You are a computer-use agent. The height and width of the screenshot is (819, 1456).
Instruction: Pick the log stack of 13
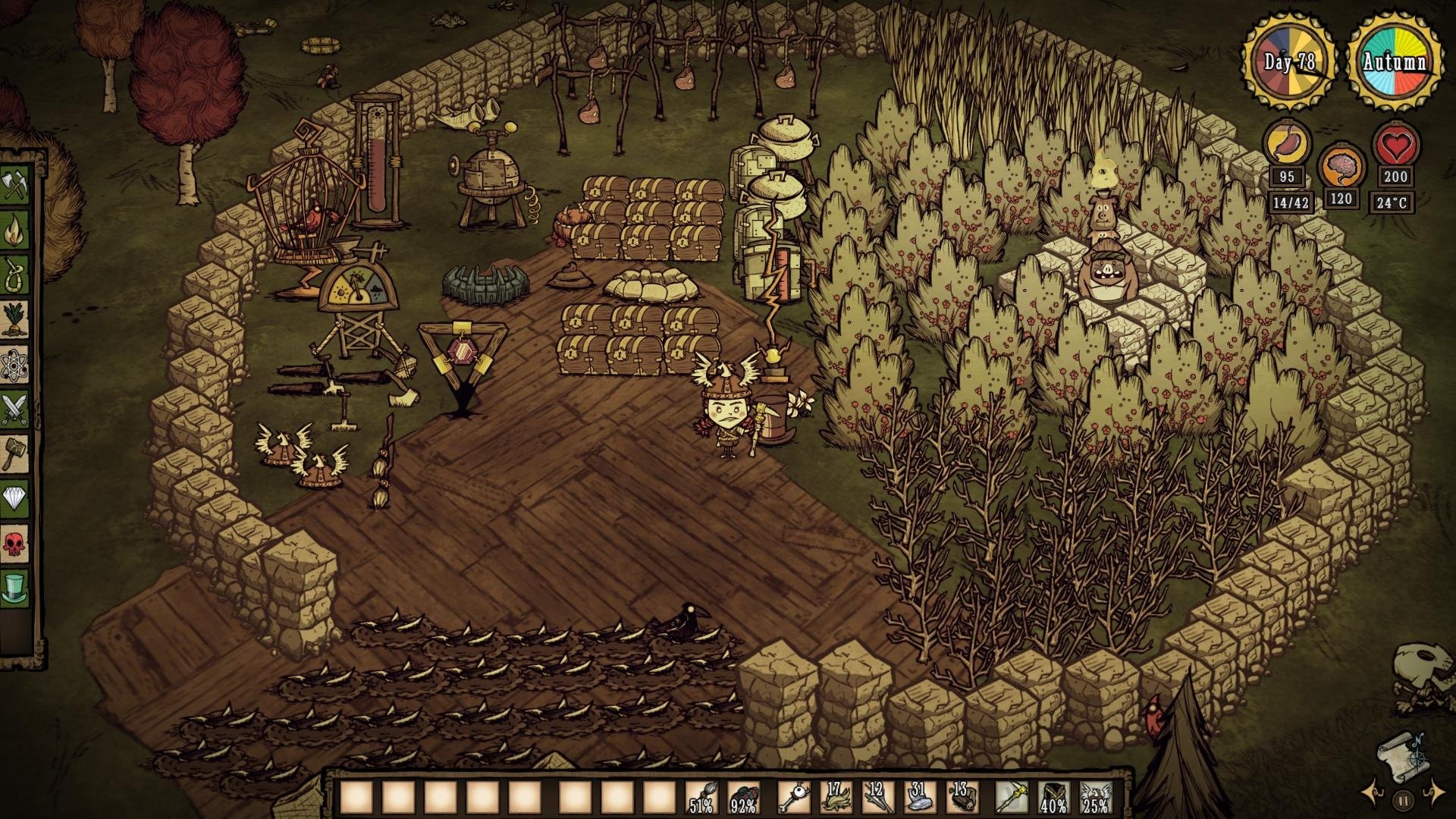pos(962,798)
